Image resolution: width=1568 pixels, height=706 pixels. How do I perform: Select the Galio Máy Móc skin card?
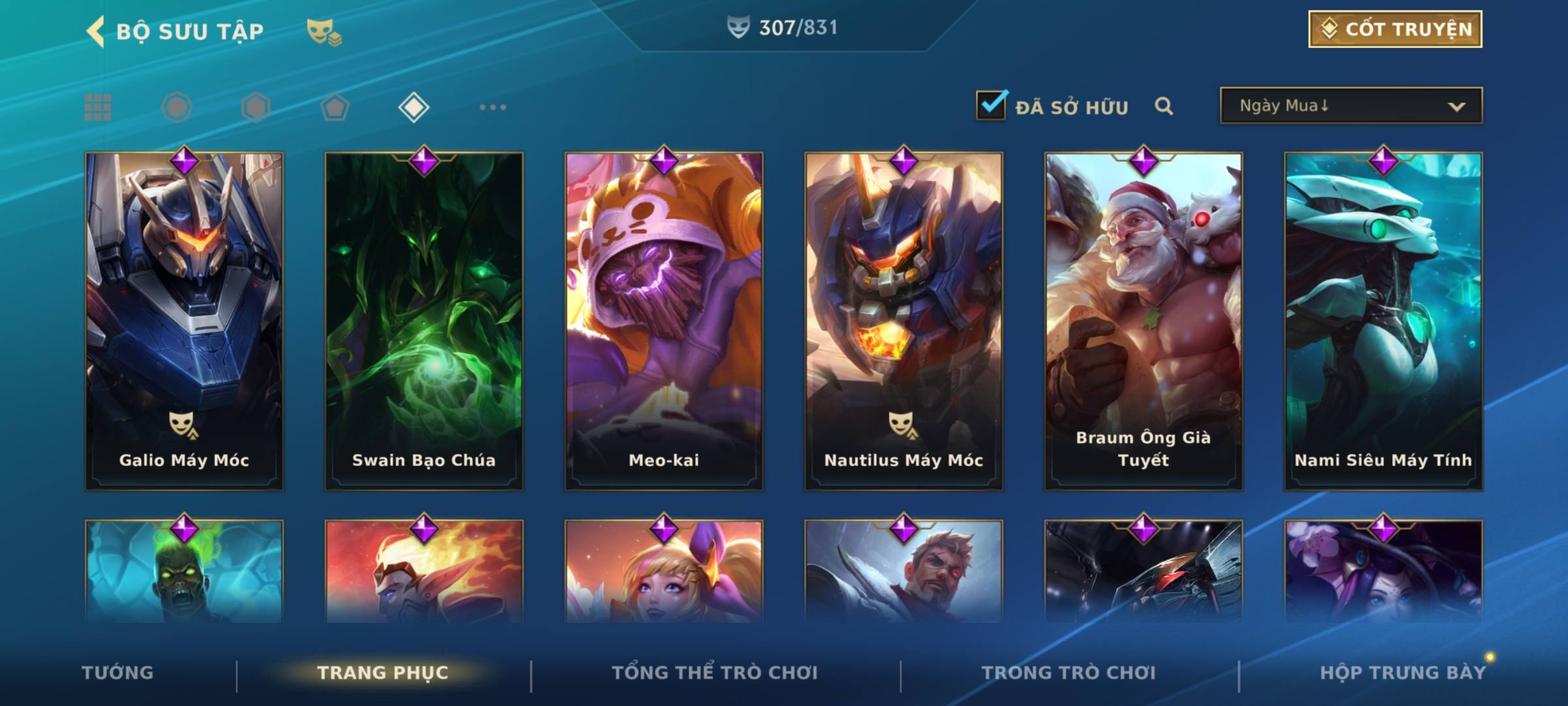184,320
